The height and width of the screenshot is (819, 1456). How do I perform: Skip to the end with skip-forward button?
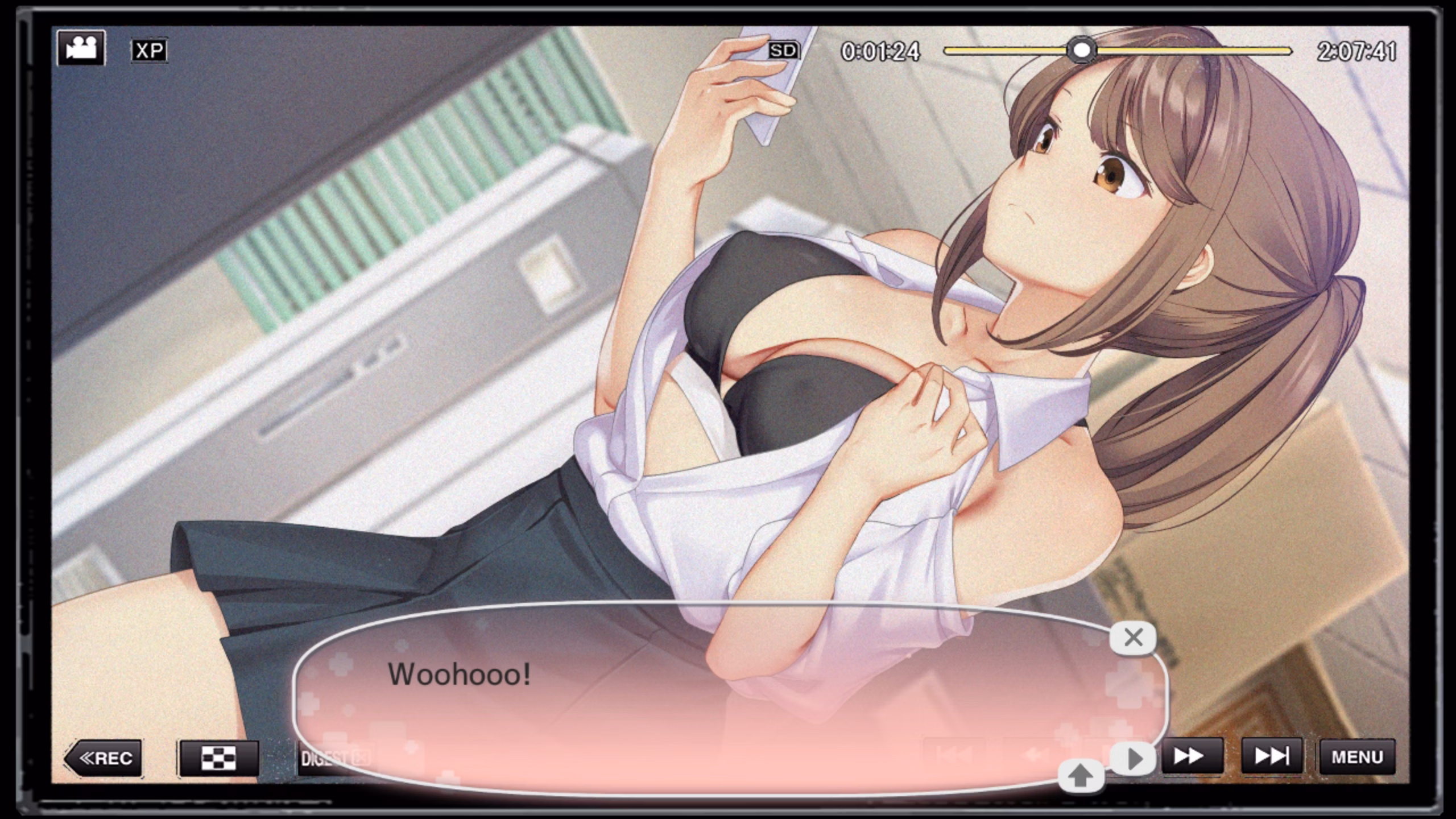[1272, 757]
